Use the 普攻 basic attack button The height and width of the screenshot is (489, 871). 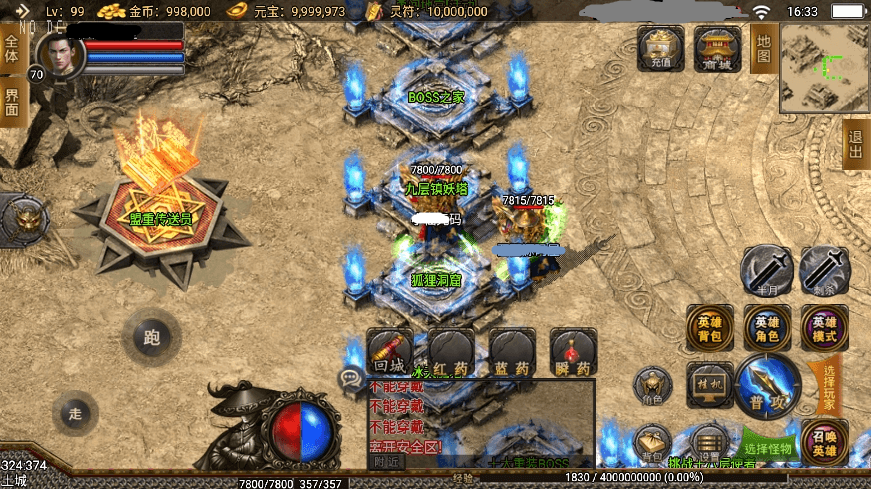coord(767,386)
